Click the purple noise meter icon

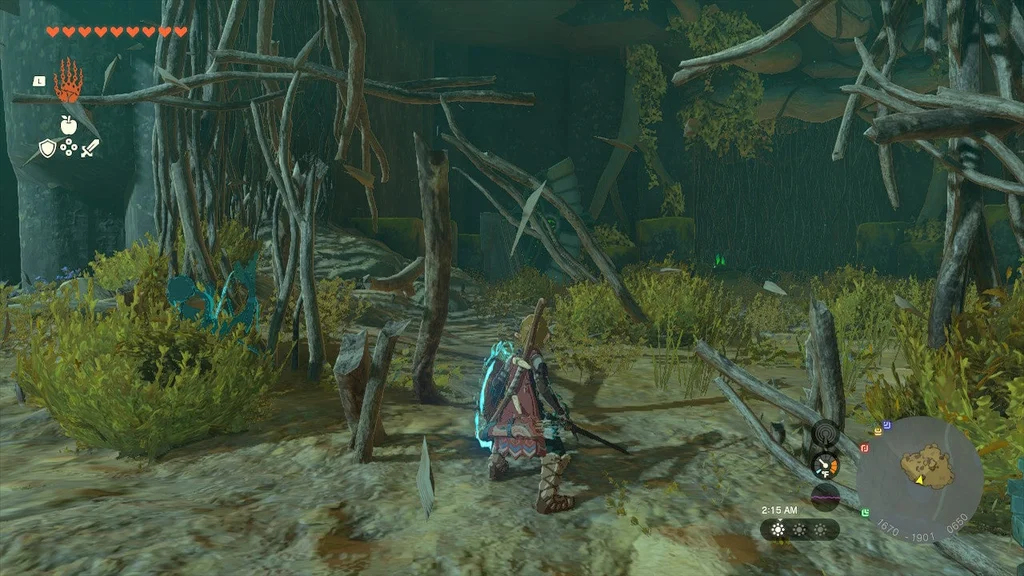[x=826, y=495]
